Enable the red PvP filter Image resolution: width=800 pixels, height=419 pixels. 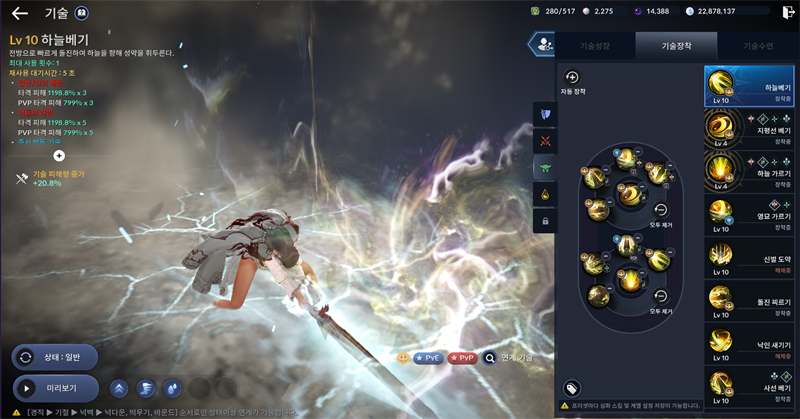coord(461,357)
